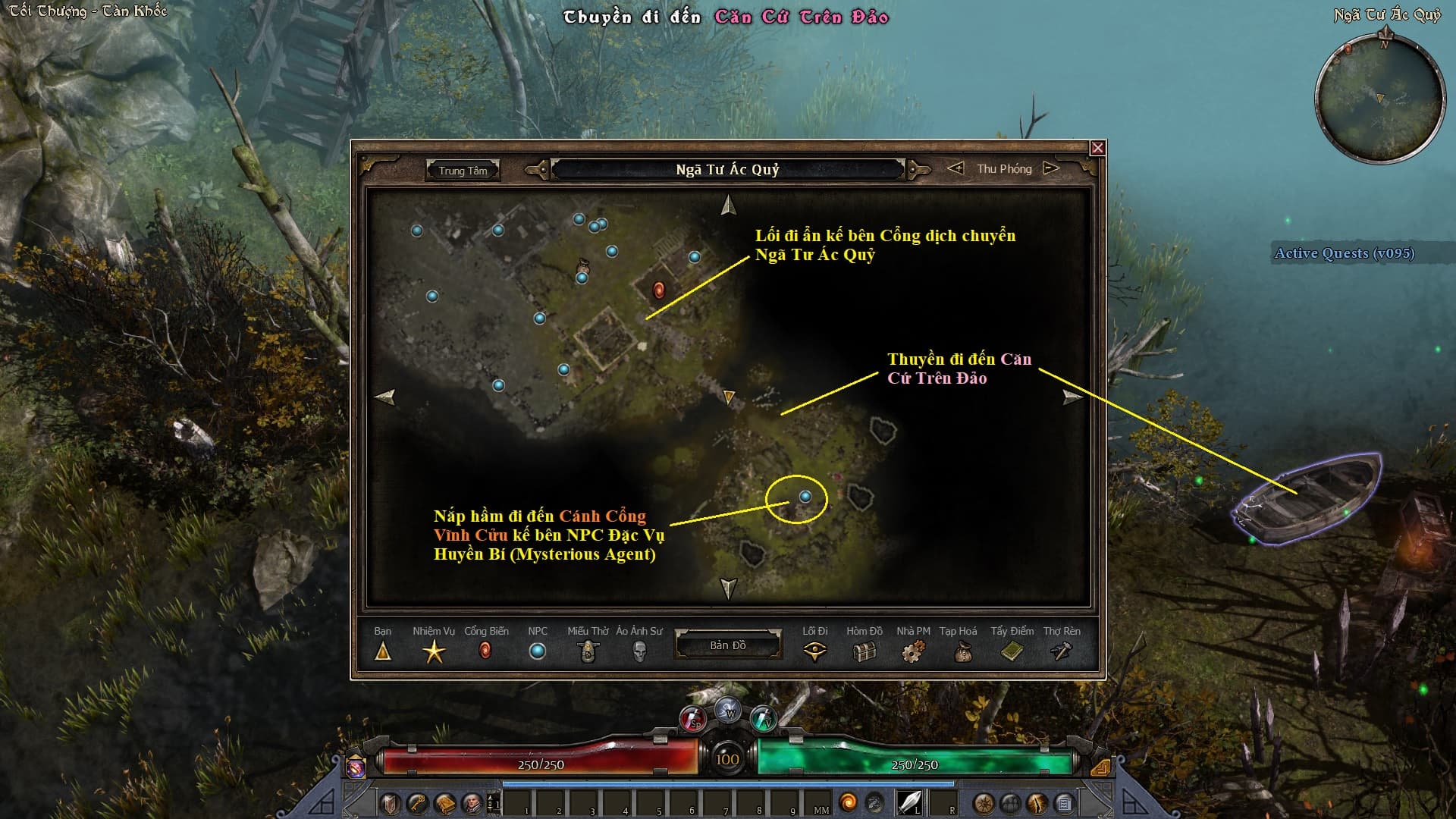This screenshot has width=1456, height=819.
Task: Select the sword left-click skill slot
Action: [908, 802]
